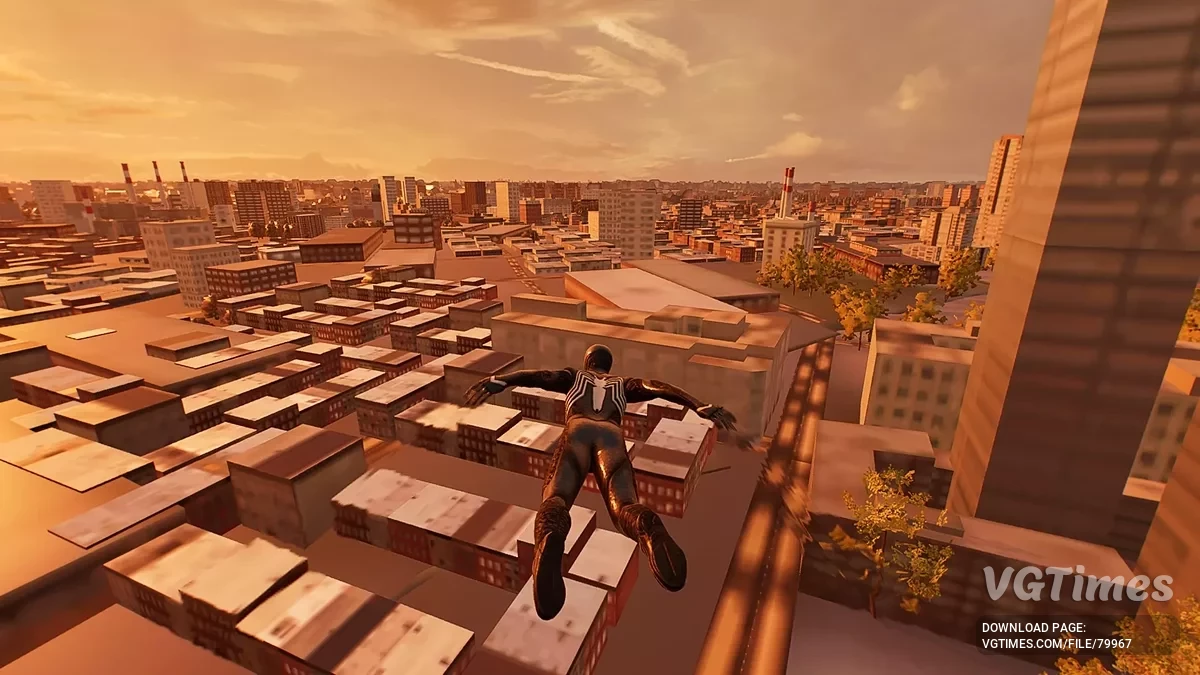Open the vgtimes.com/file/79967 download link
The image size is (1200, 675).
point(1056,643)
